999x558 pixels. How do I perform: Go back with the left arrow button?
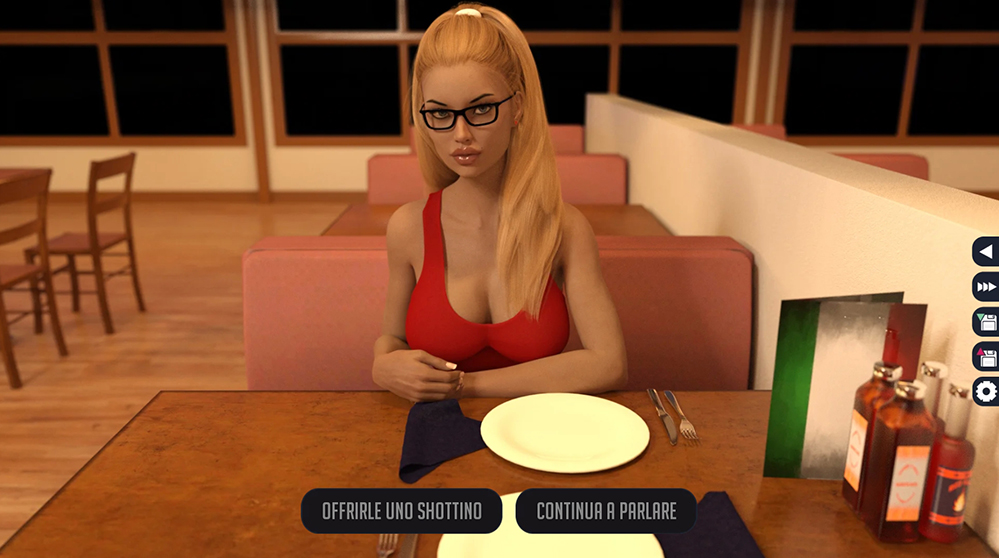pos(986,252)
